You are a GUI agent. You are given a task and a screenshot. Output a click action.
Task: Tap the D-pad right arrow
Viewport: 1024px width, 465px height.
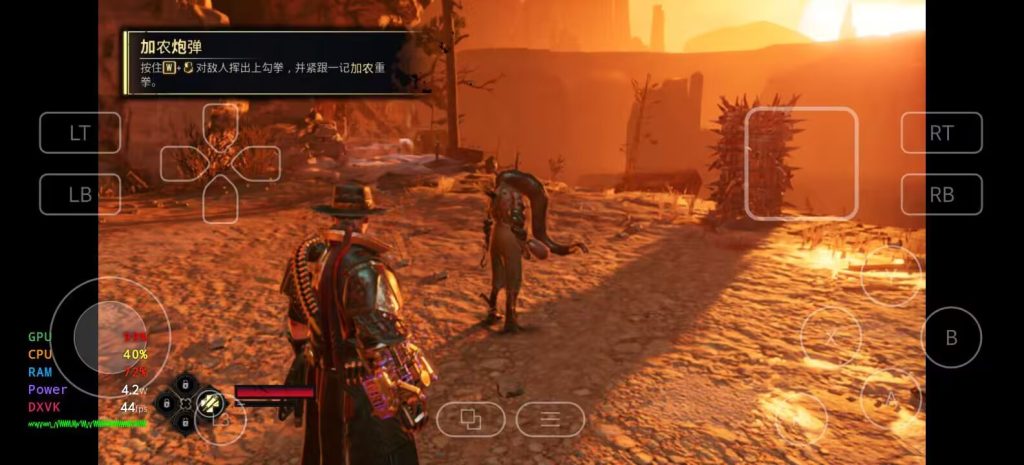[x=259, y=164]
